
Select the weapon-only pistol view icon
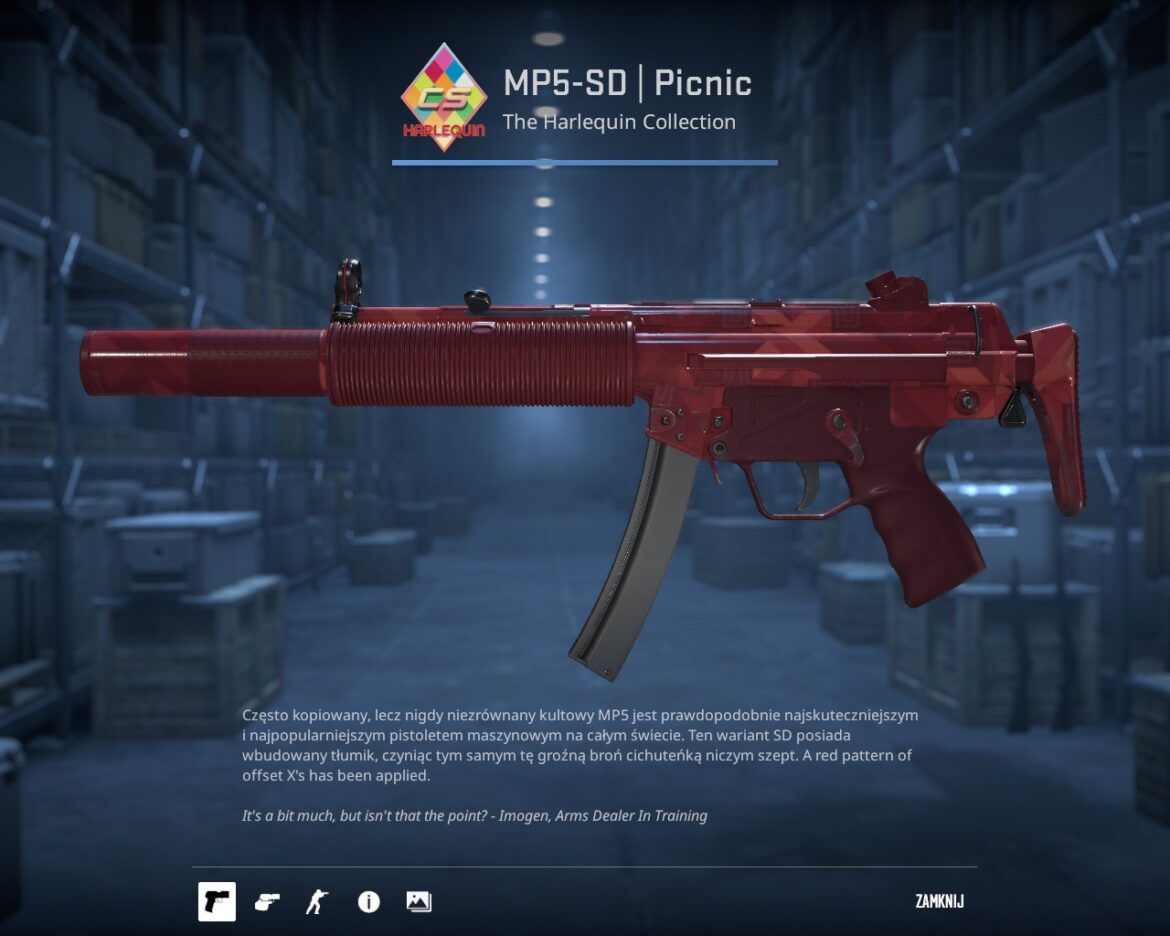tap(216, 902)
